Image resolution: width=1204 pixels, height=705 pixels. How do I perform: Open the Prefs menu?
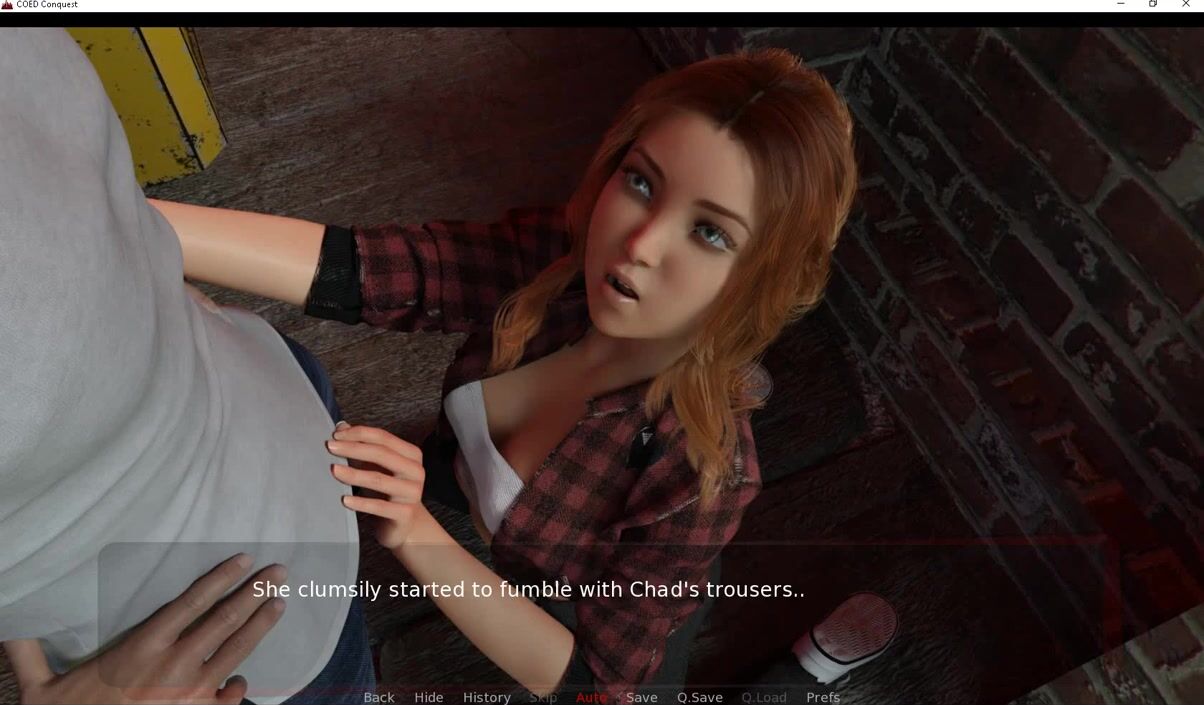pos(822,697)
